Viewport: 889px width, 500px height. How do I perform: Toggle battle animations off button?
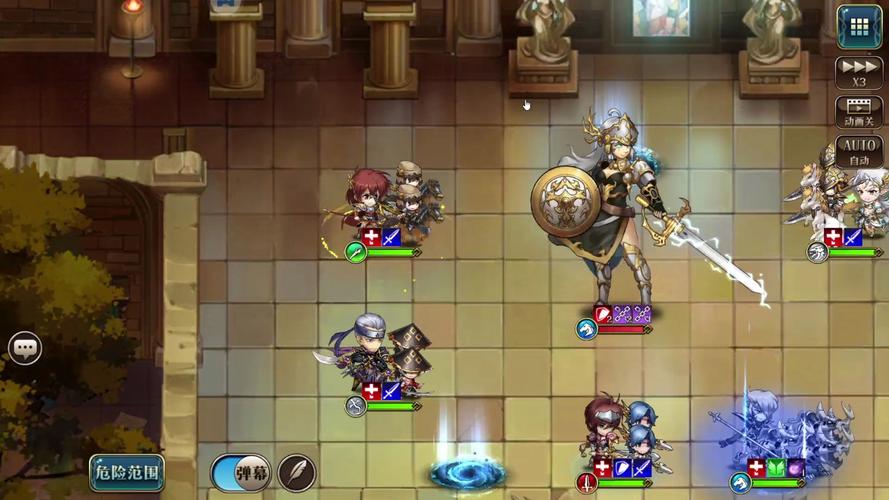[859, 112]
